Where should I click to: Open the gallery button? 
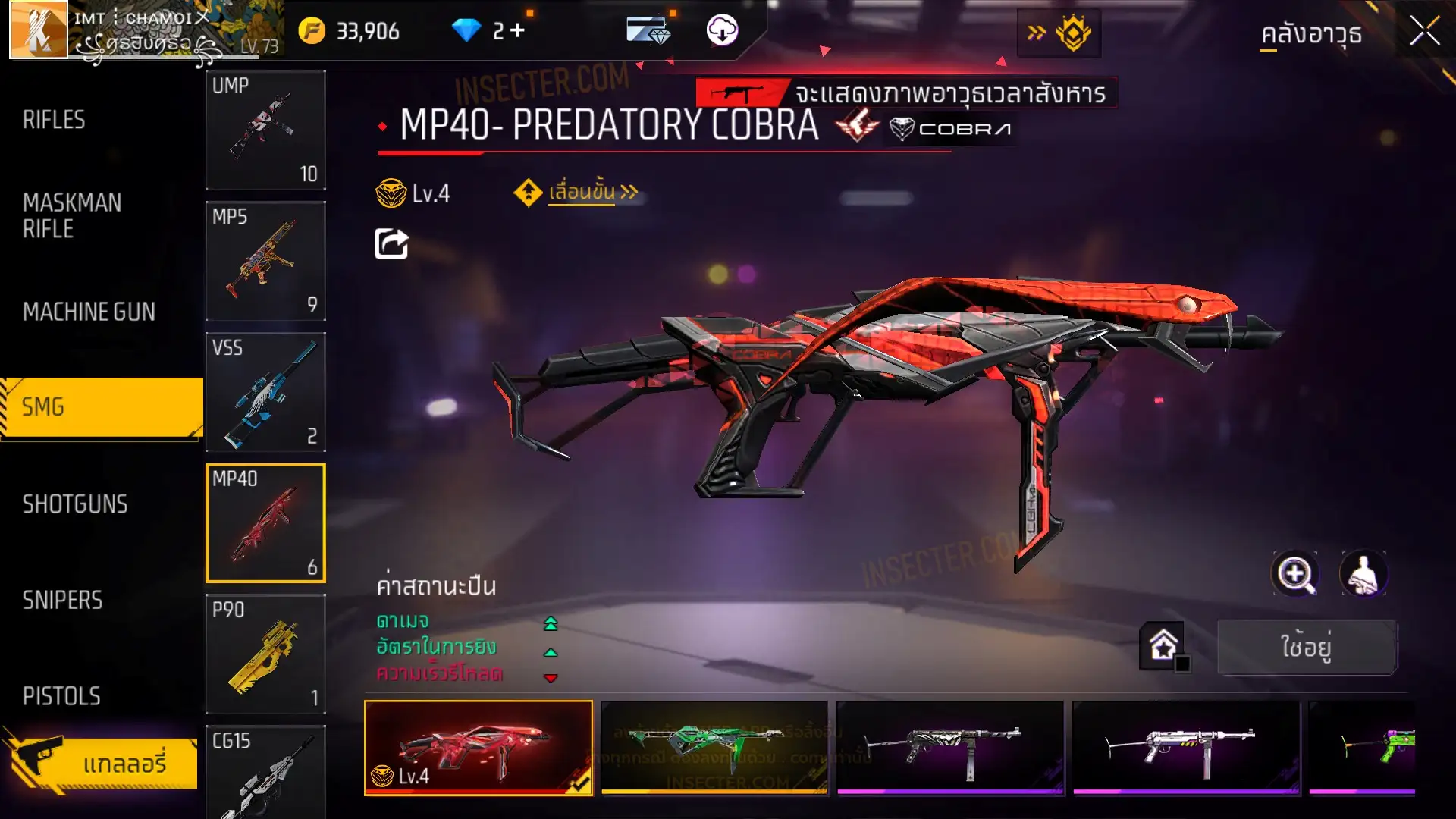click(102, 763)
